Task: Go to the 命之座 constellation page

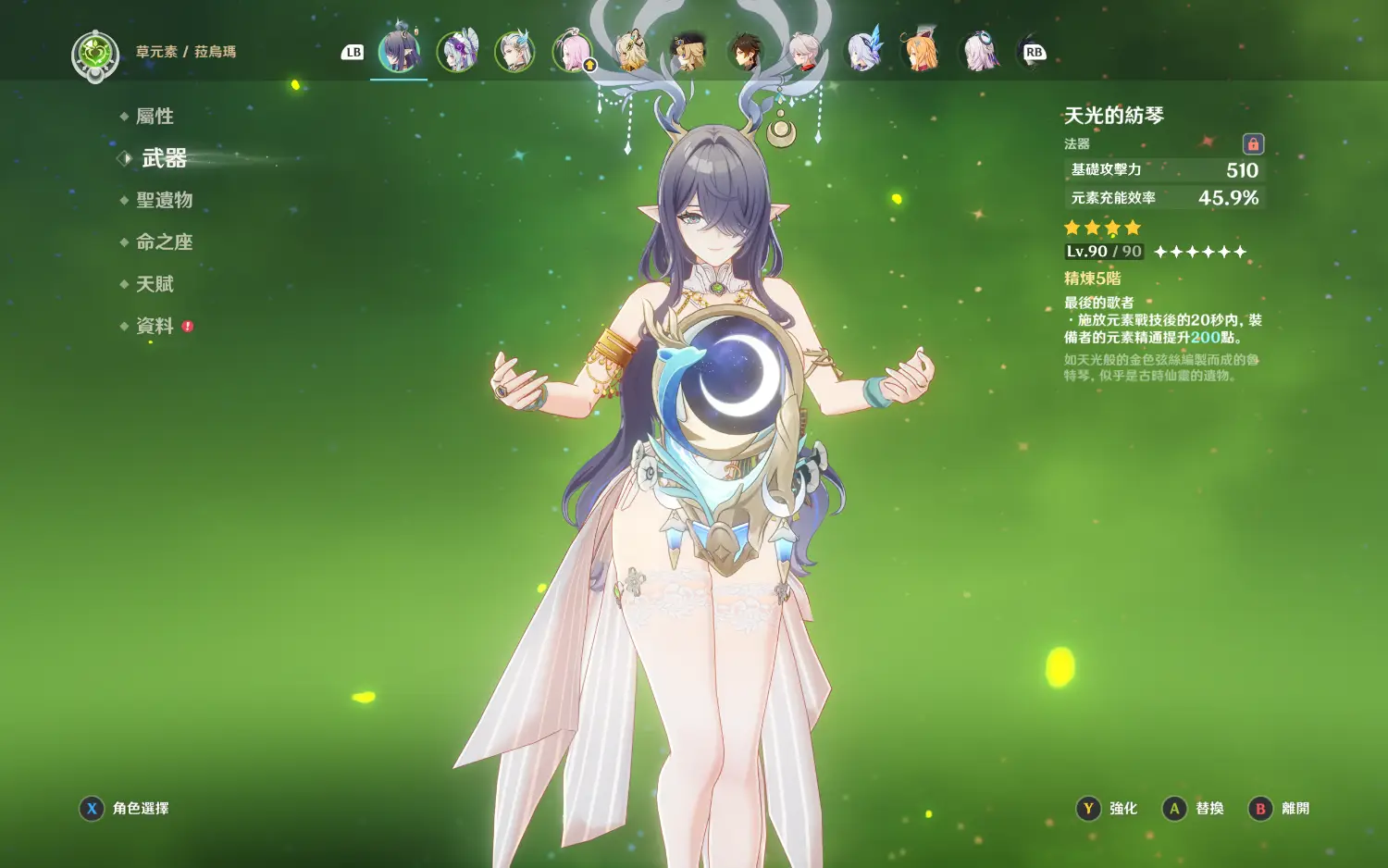Action: tap(164, 242)
